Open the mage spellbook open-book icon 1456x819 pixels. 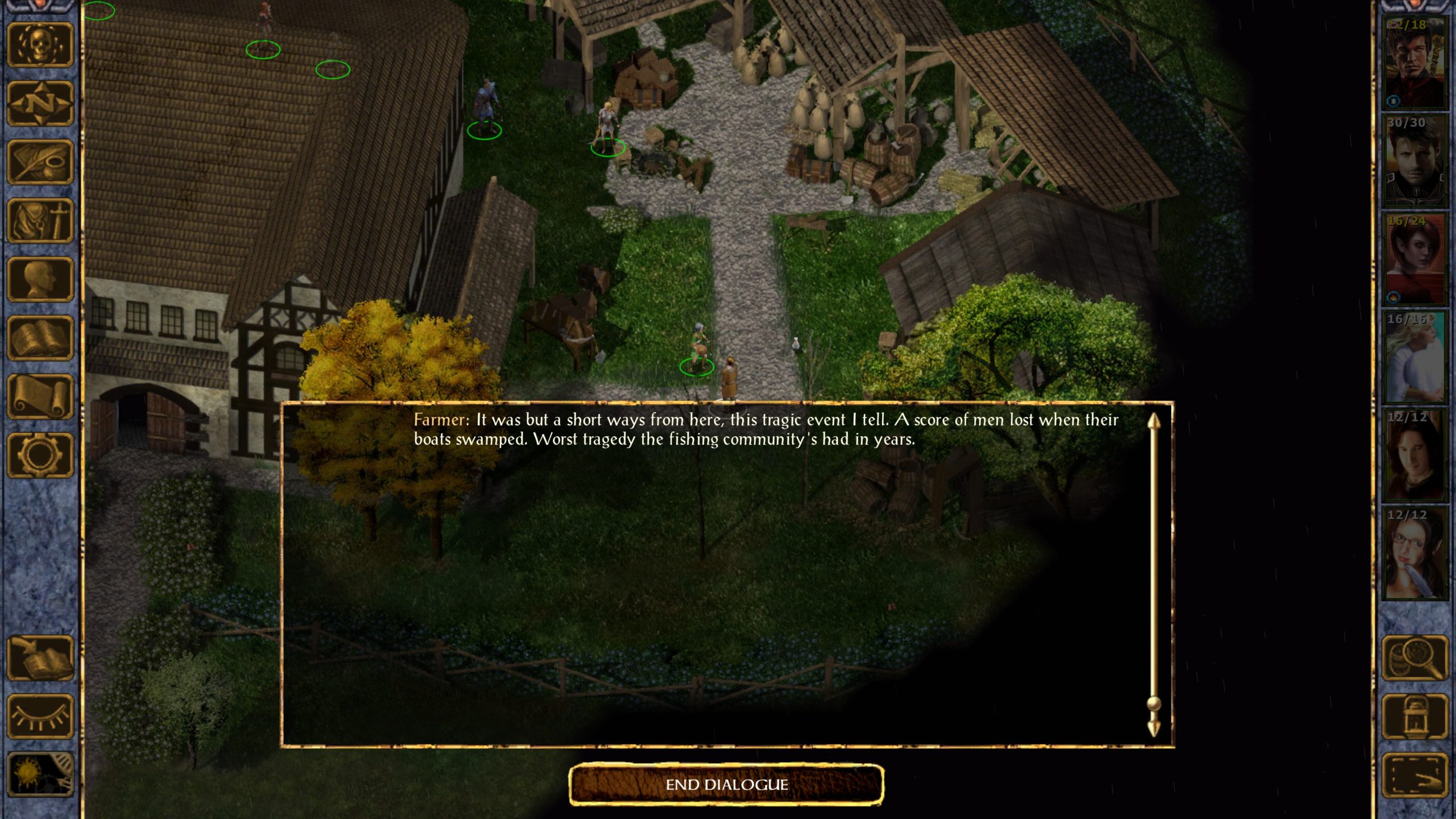point(40,338)
